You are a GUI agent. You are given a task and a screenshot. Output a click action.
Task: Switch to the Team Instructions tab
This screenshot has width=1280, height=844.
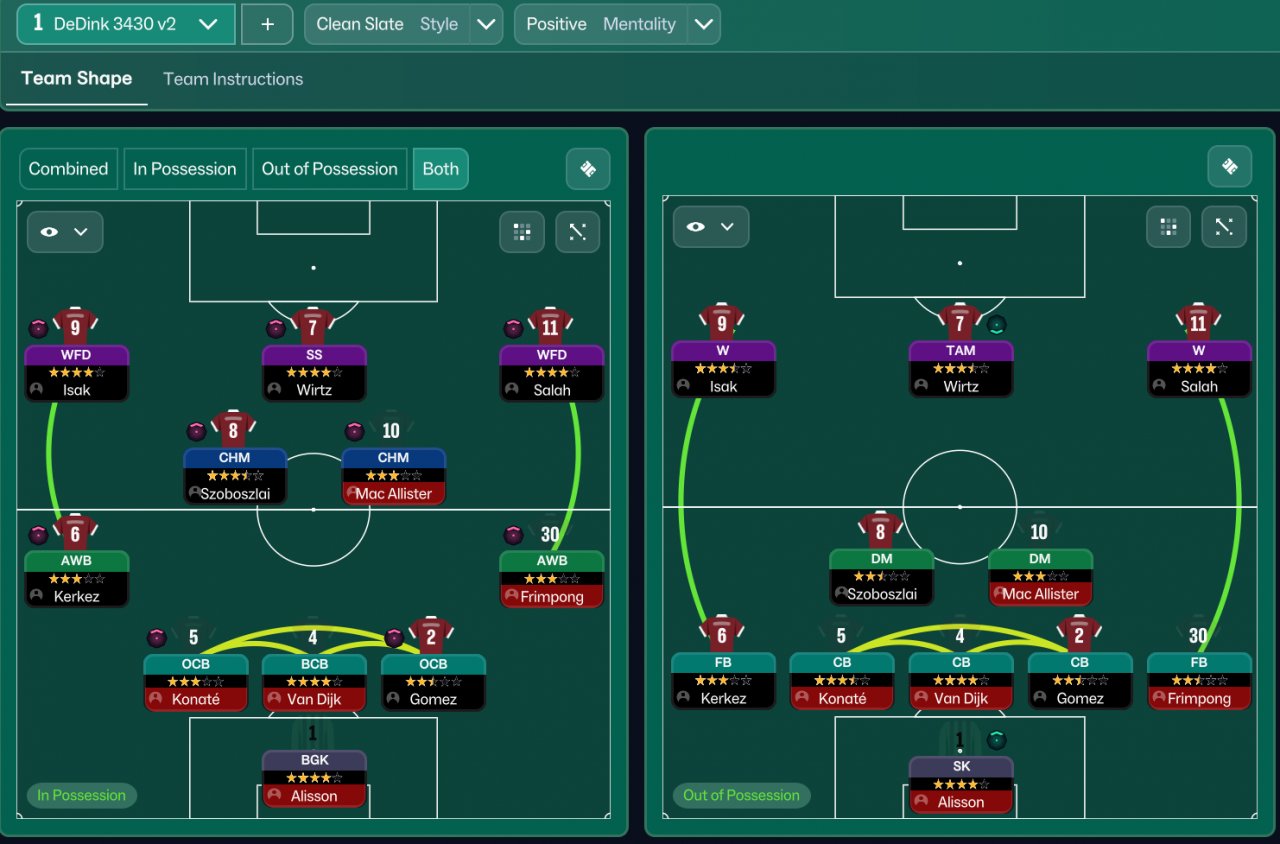click(x=233, y=79)
